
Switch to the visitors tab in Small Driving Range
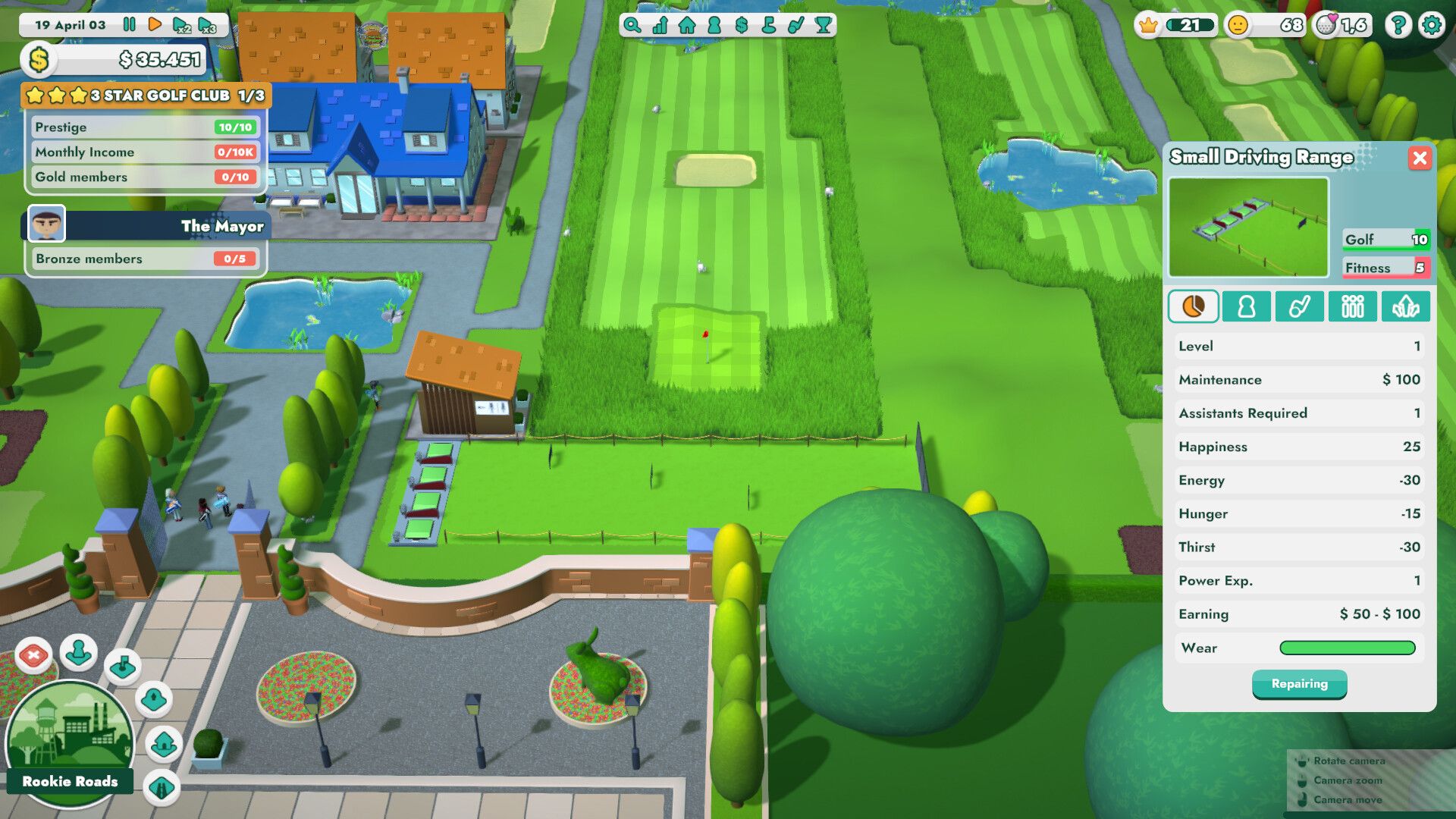click(x=1246, y=306)
